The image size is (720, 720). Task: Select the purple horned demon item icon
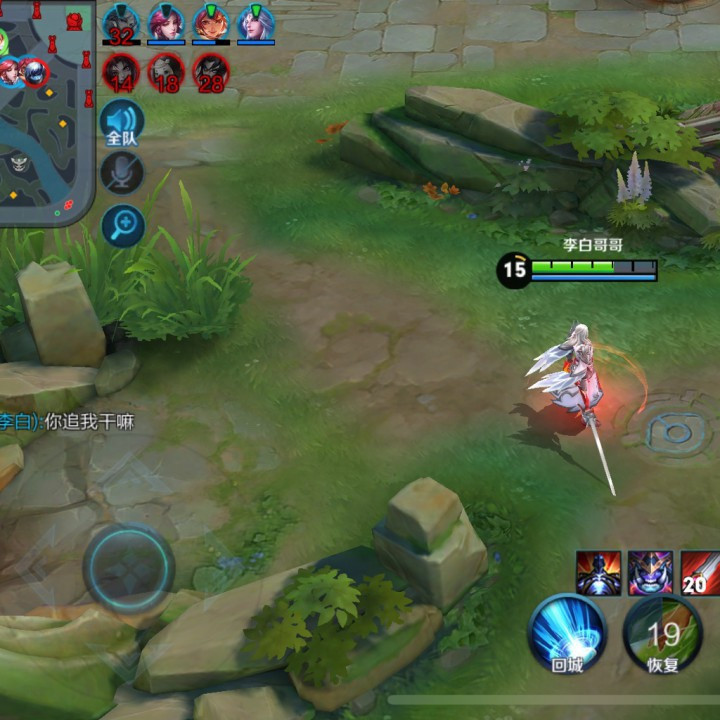click(x=650, y=572)
